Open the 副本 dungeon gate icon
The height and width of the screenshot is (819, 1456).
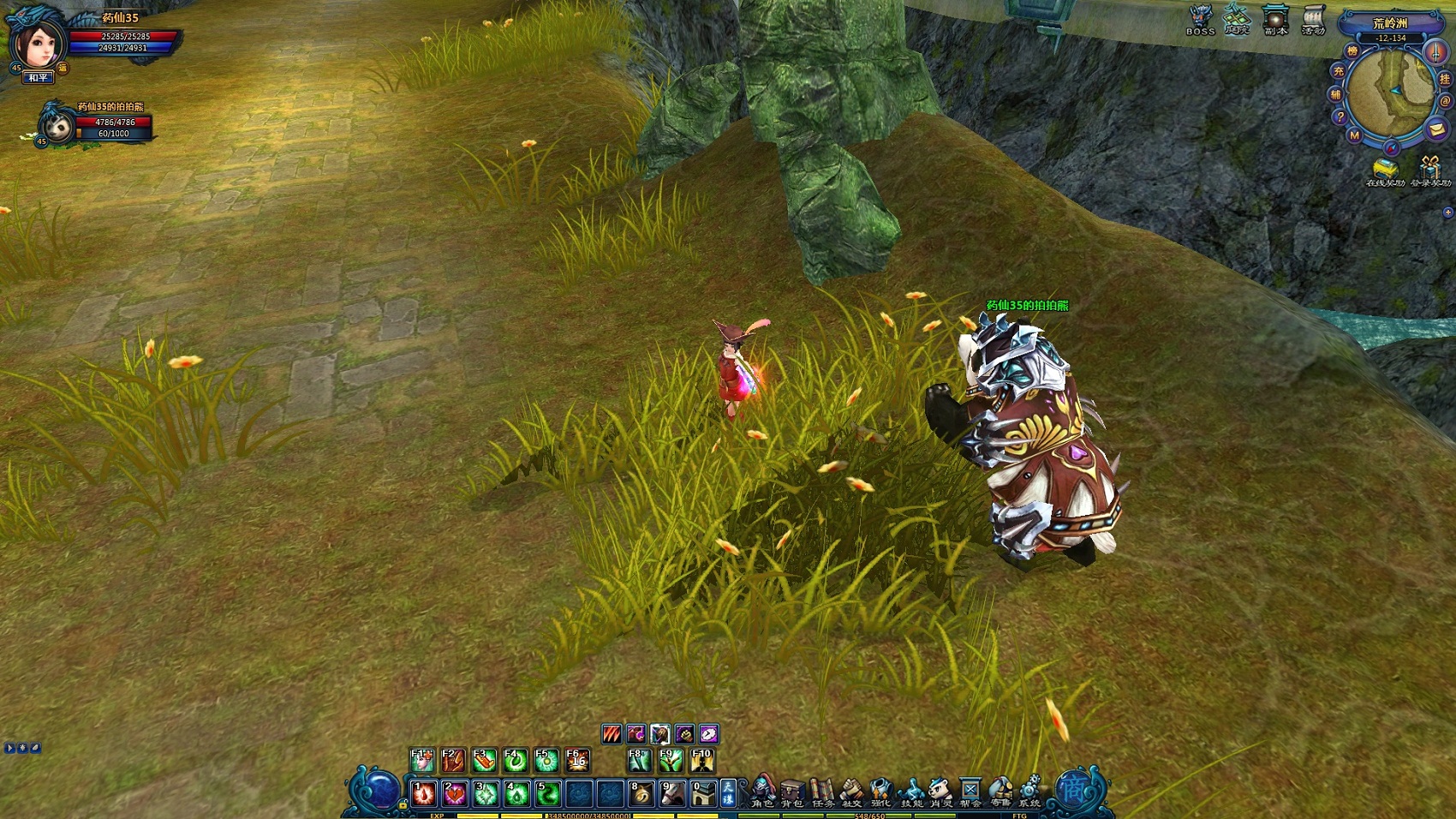1275,19
